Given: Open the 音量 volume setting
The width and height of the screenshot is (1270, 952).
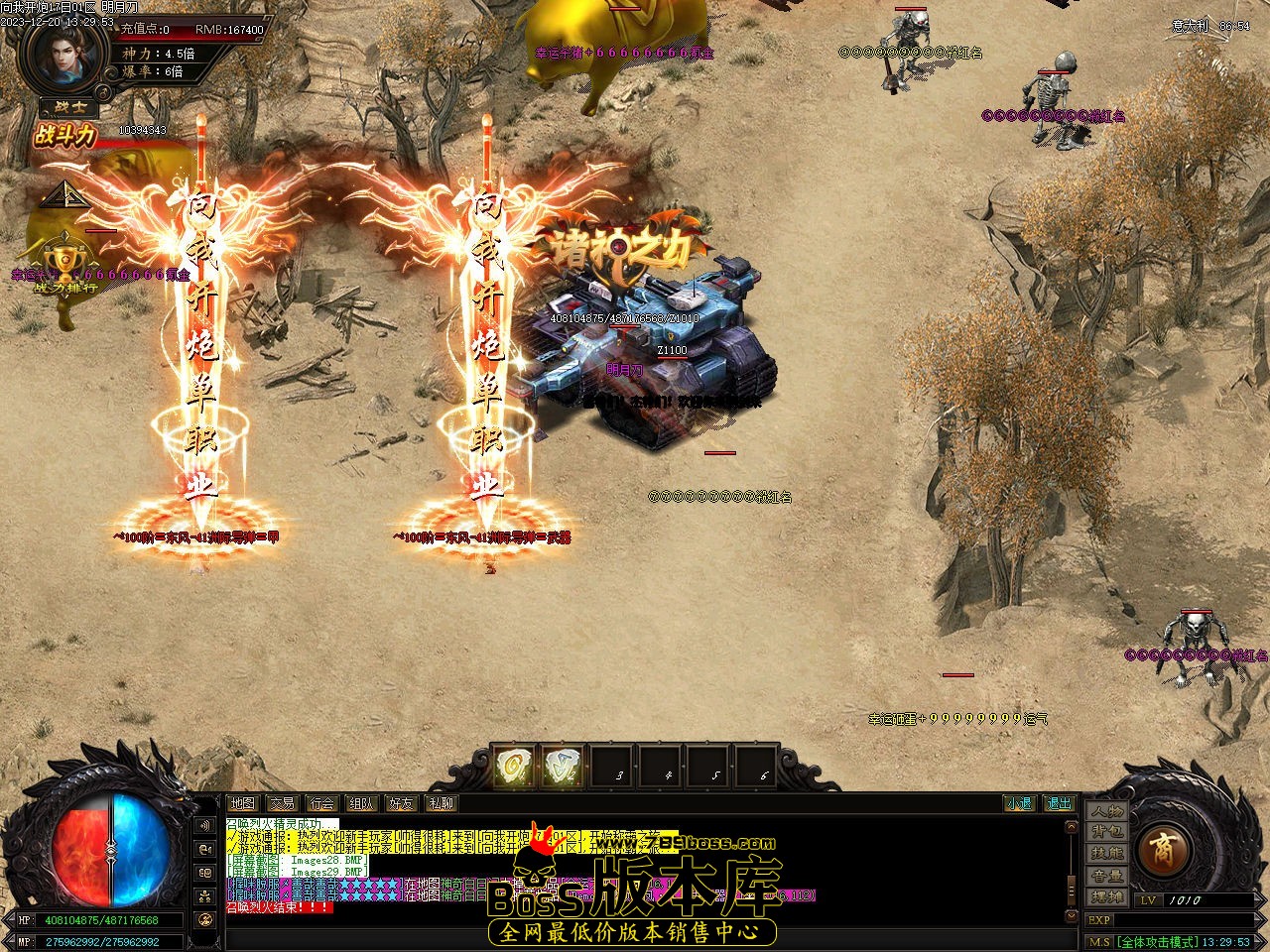Looking at the screenshot, I should pyautogui.click(x=1107, y=876).
